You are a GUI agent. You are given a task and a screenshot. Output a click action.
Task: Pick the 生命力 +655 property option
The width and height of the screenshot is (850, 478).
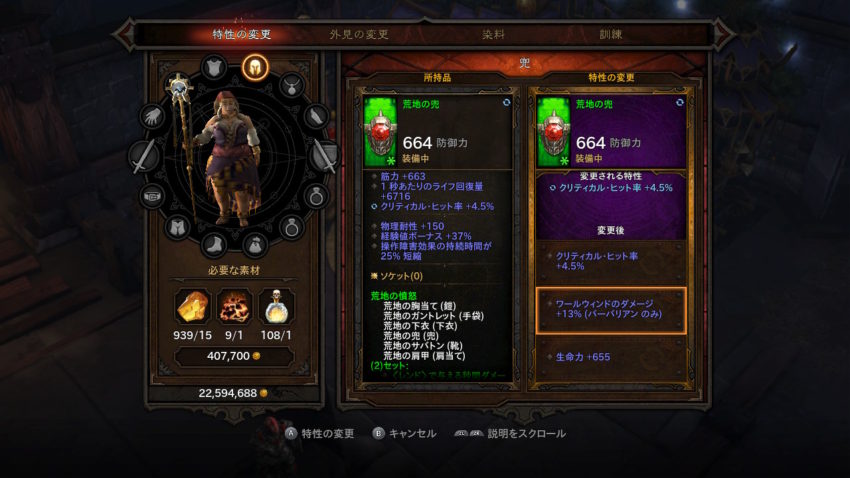(610, 357)
